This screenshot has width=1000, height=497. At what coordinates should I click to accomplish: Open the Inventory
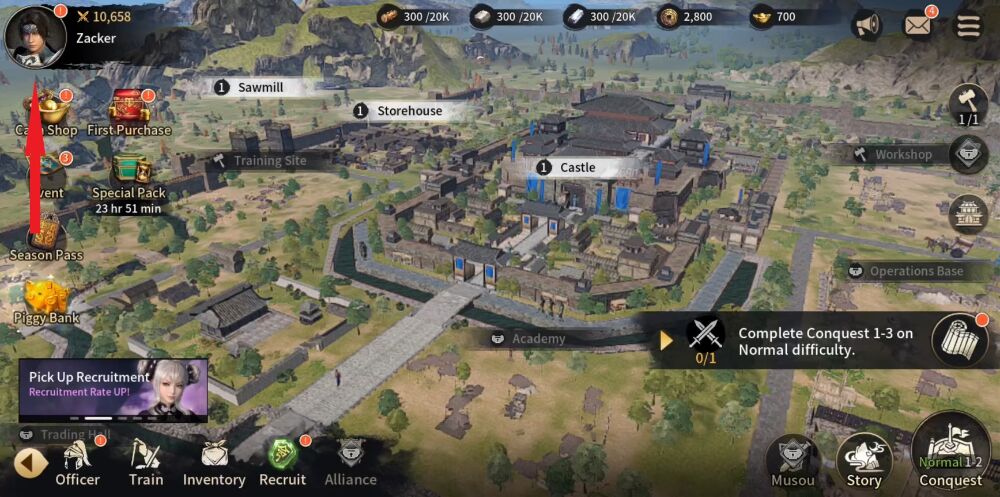(213, 463)
